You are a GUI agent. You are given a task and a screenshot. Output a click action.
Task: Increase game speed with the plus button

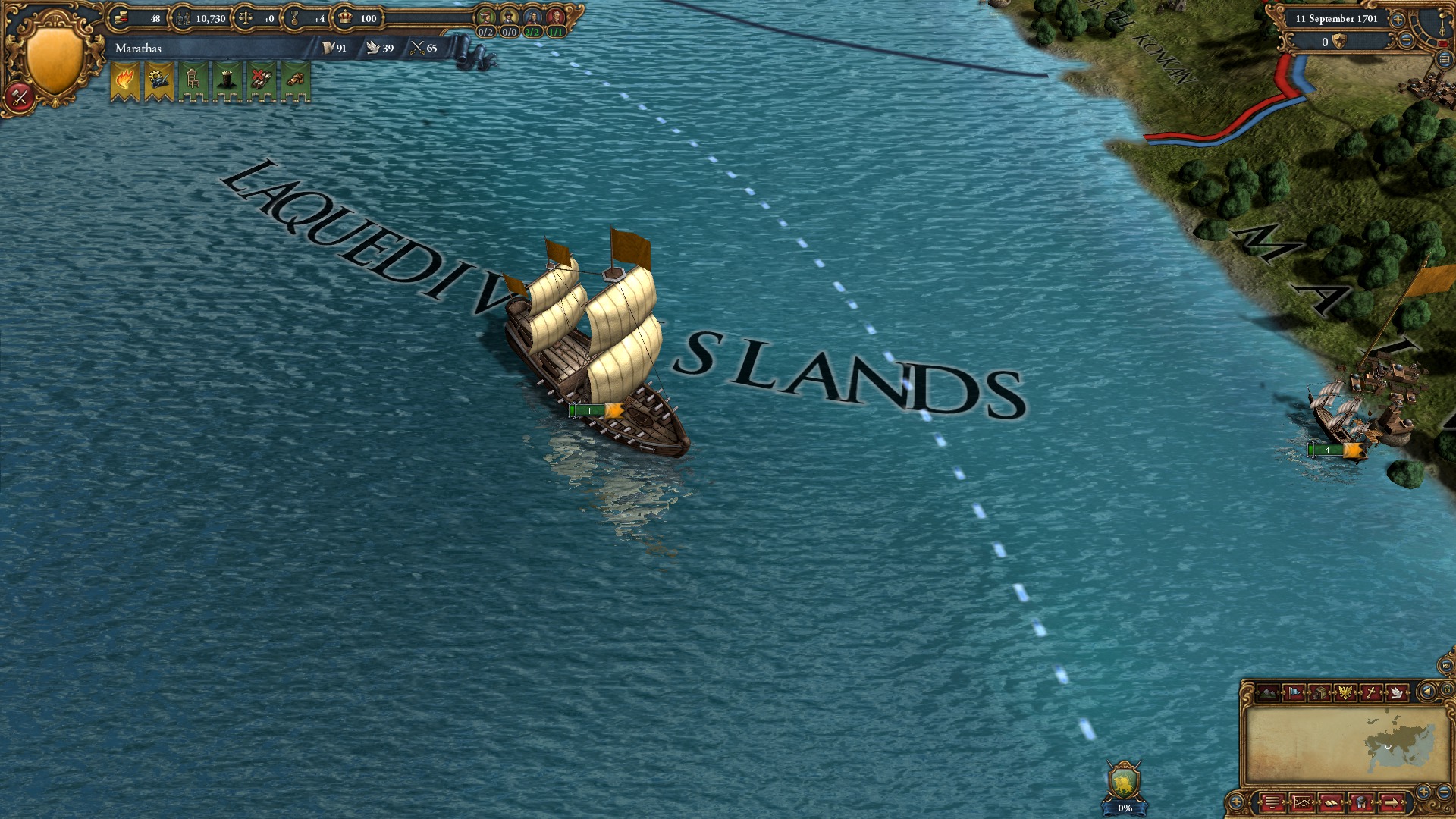click(1397, 20)
